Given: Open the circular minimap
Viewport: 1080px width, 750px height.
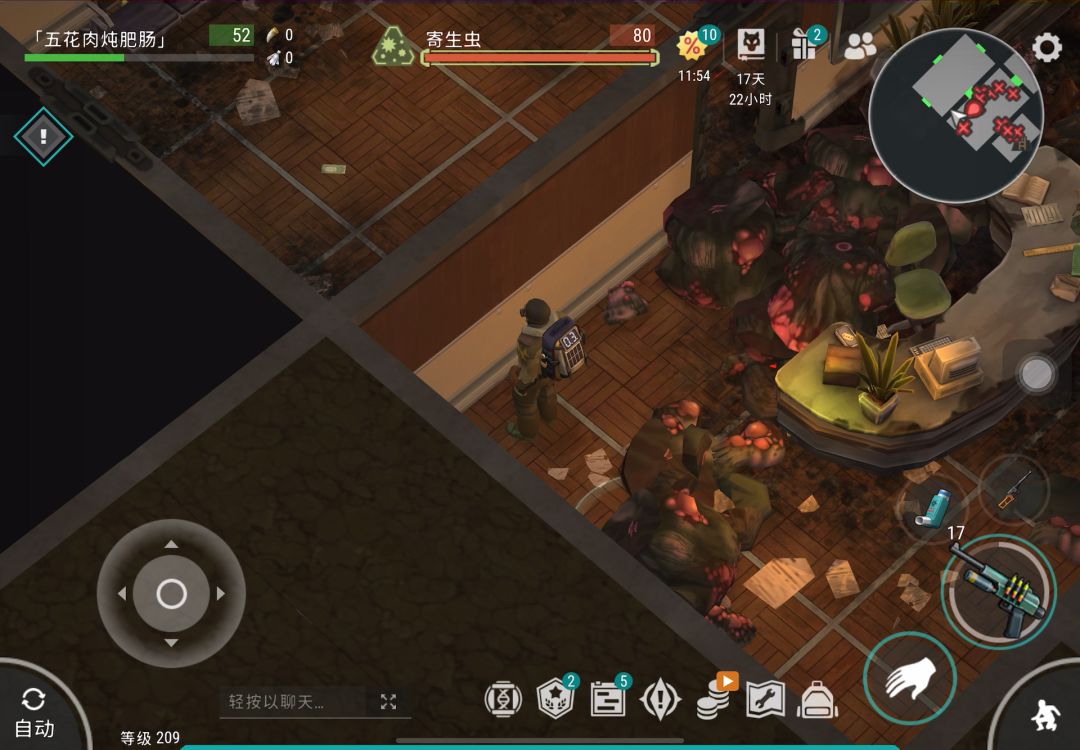Looking at the screenshot, I should point(955,115).
